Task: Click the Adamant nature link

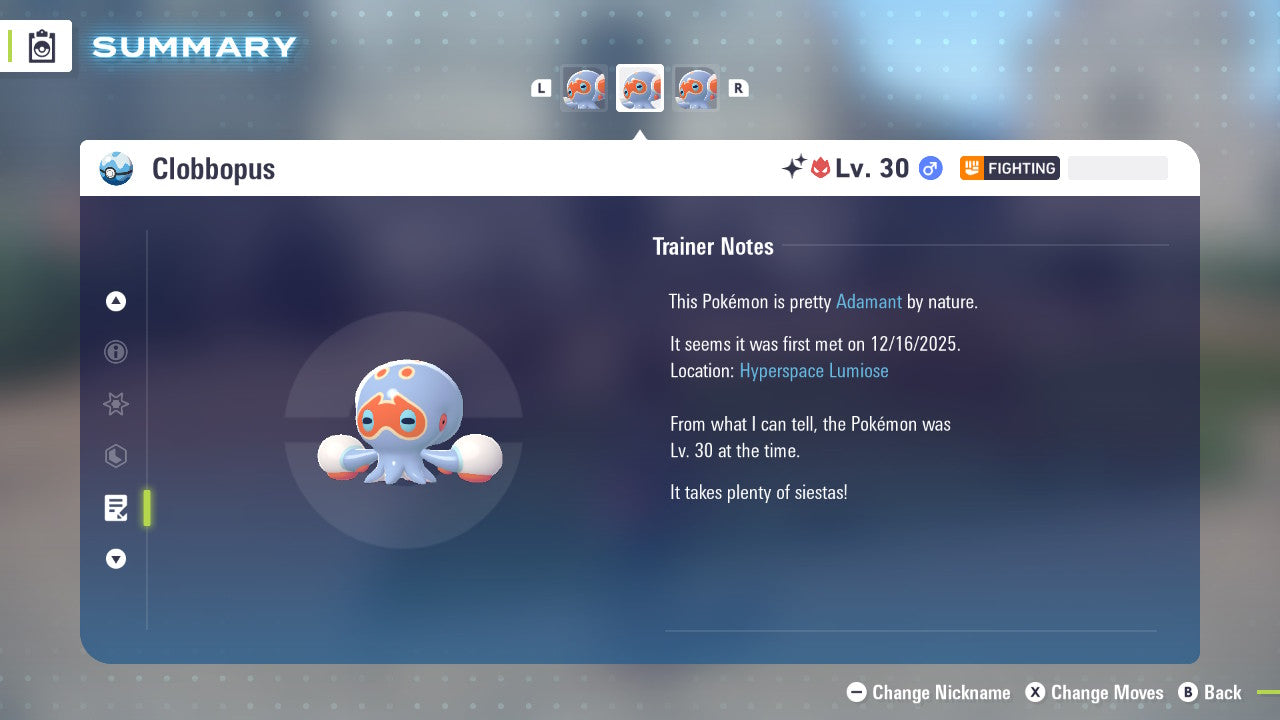Action: (x=869, y=301)
